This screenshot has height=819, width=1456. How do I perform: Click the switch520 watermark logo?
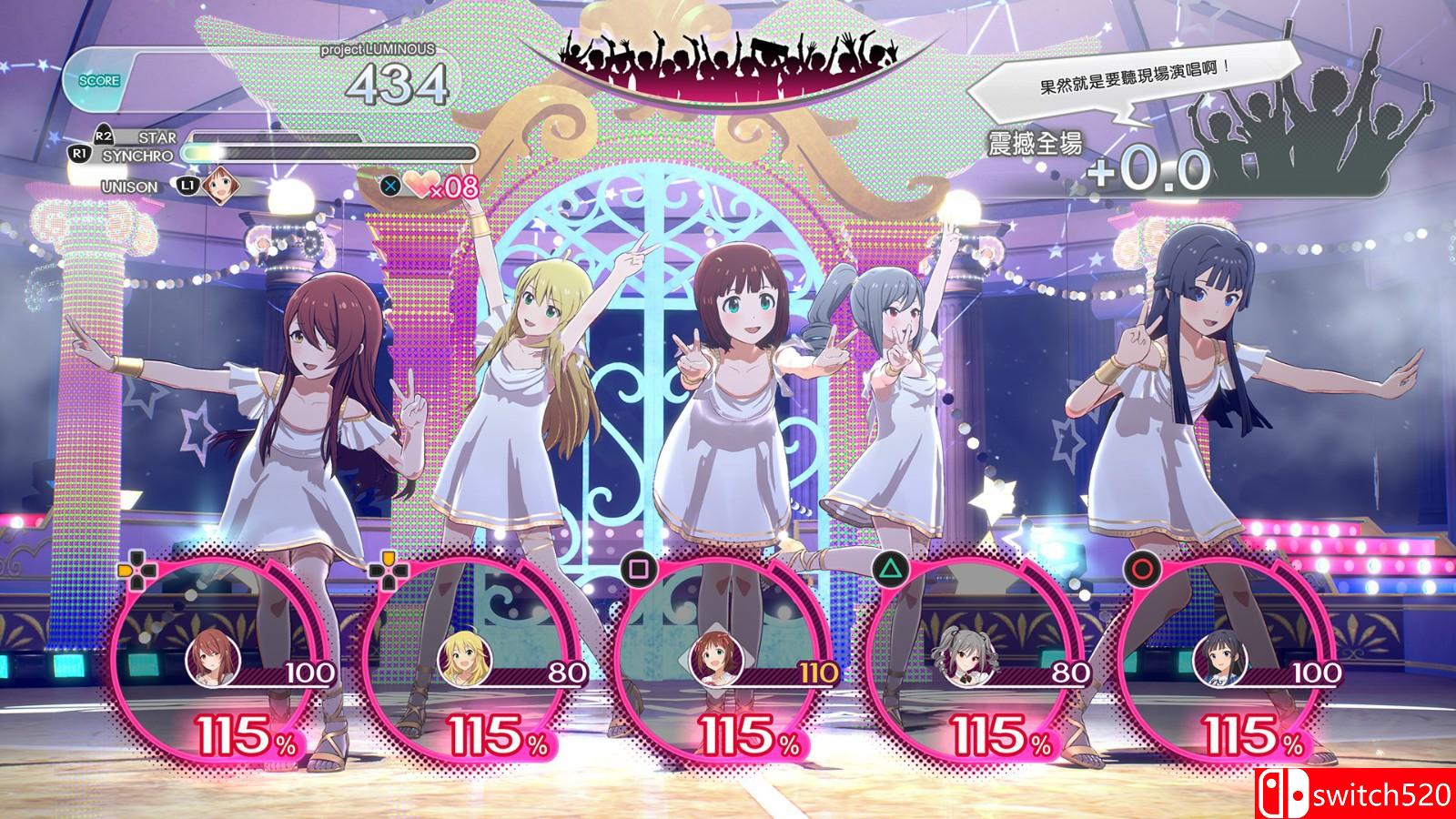pos(1356,794)
